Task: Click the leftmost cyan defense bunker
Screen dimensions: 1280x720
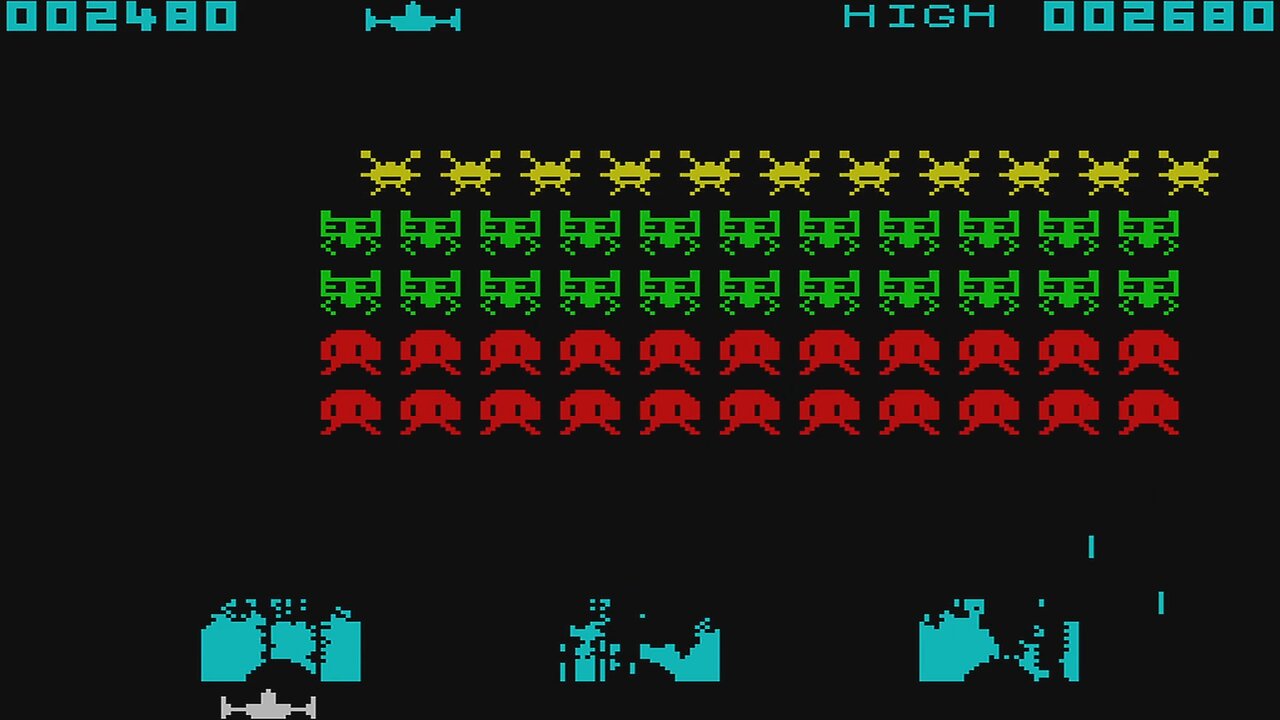Action: [x=283, y=640]
